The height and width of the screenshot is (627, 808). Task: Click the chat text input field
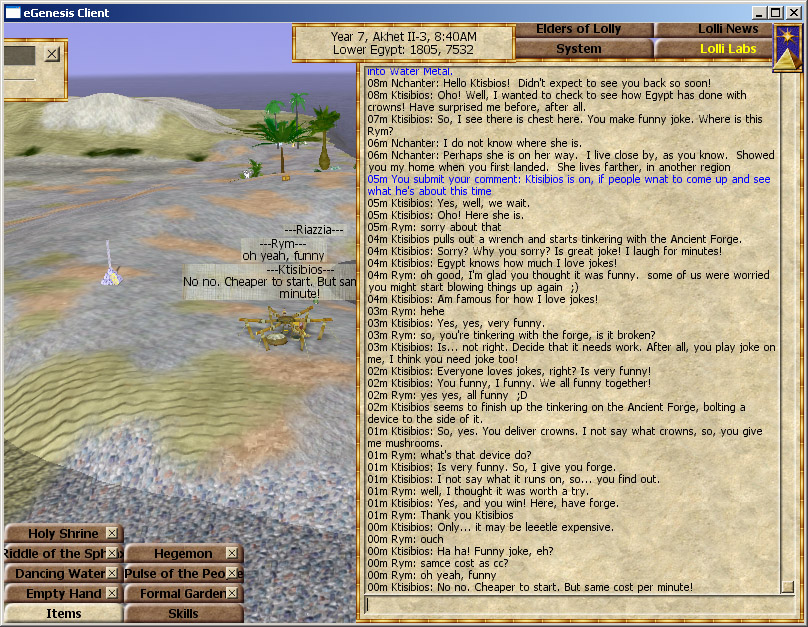tap(570, 604)
